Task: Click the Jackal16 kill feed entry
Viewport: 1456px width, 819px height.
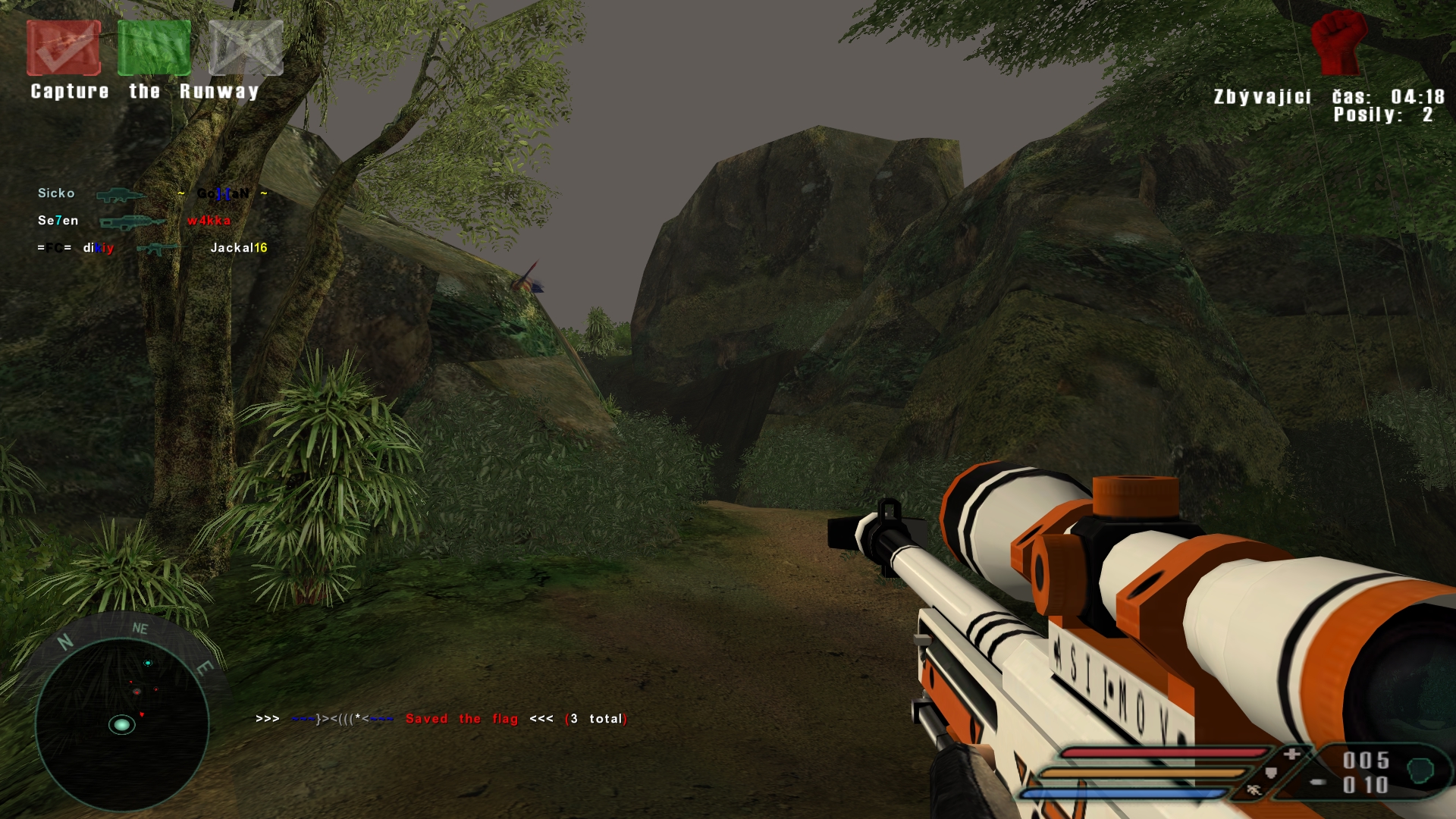Action: [x=238, y=248]
